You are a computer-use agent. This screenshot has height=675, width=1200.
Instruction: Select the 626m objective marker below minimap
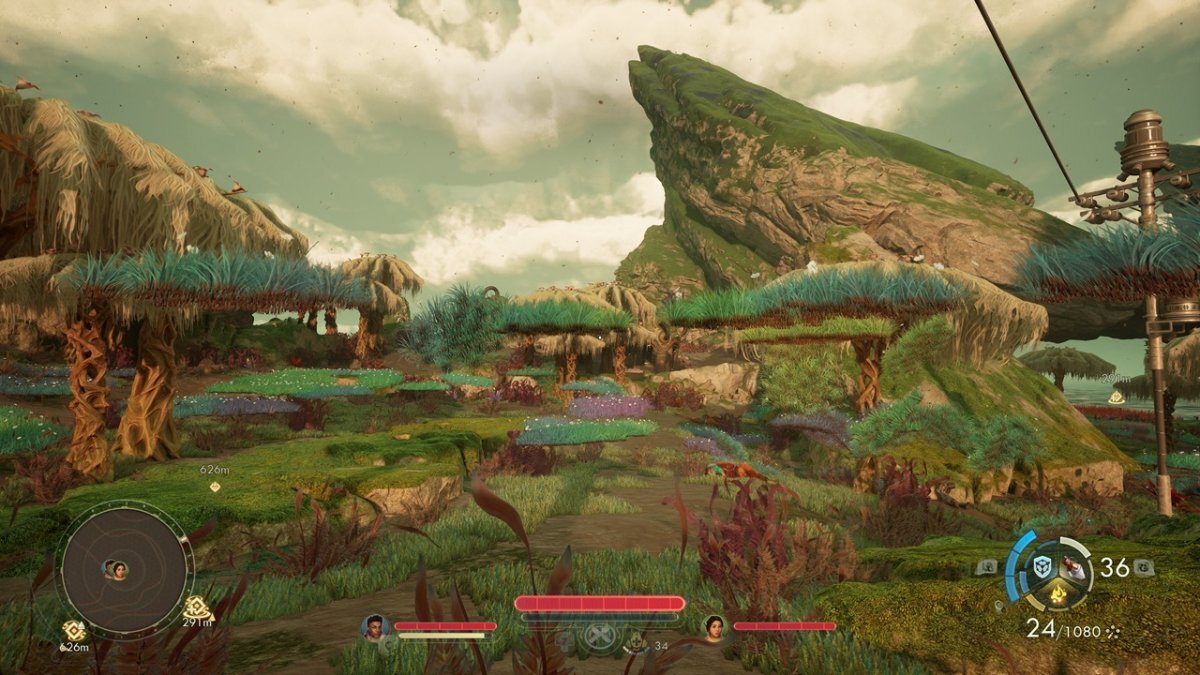(73, 630)
